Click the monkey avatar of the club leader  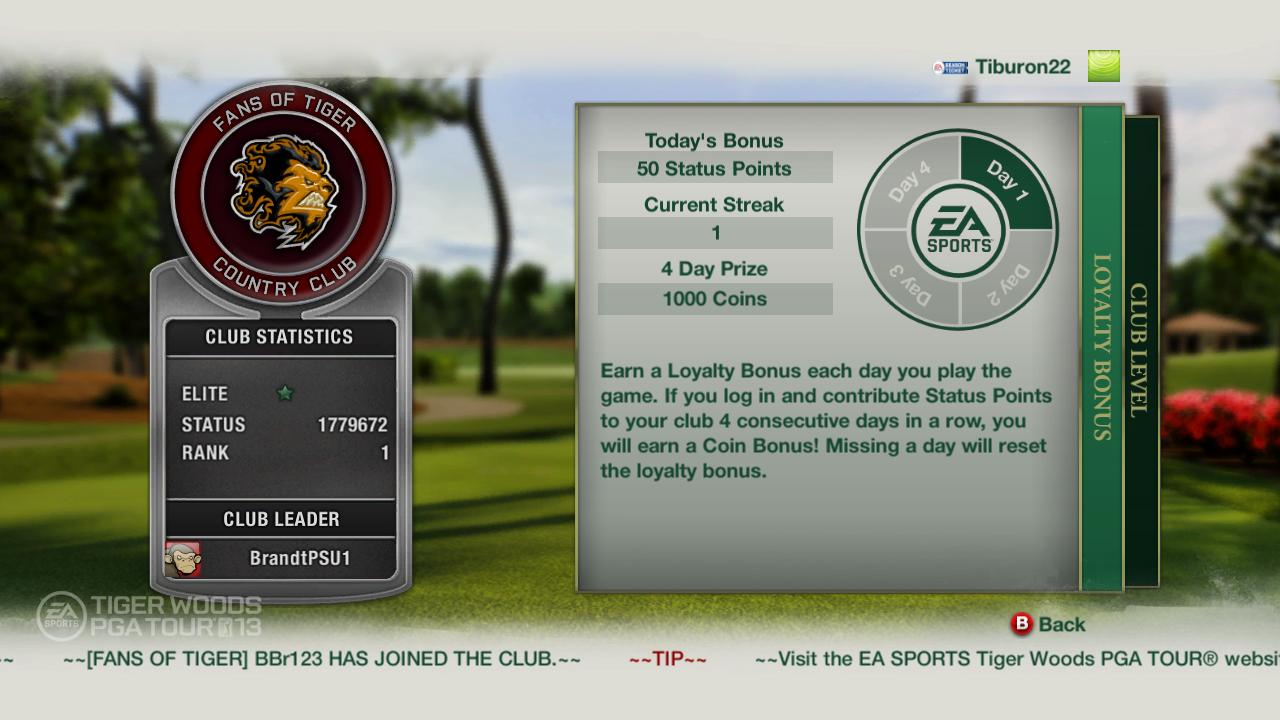(183, 559)
